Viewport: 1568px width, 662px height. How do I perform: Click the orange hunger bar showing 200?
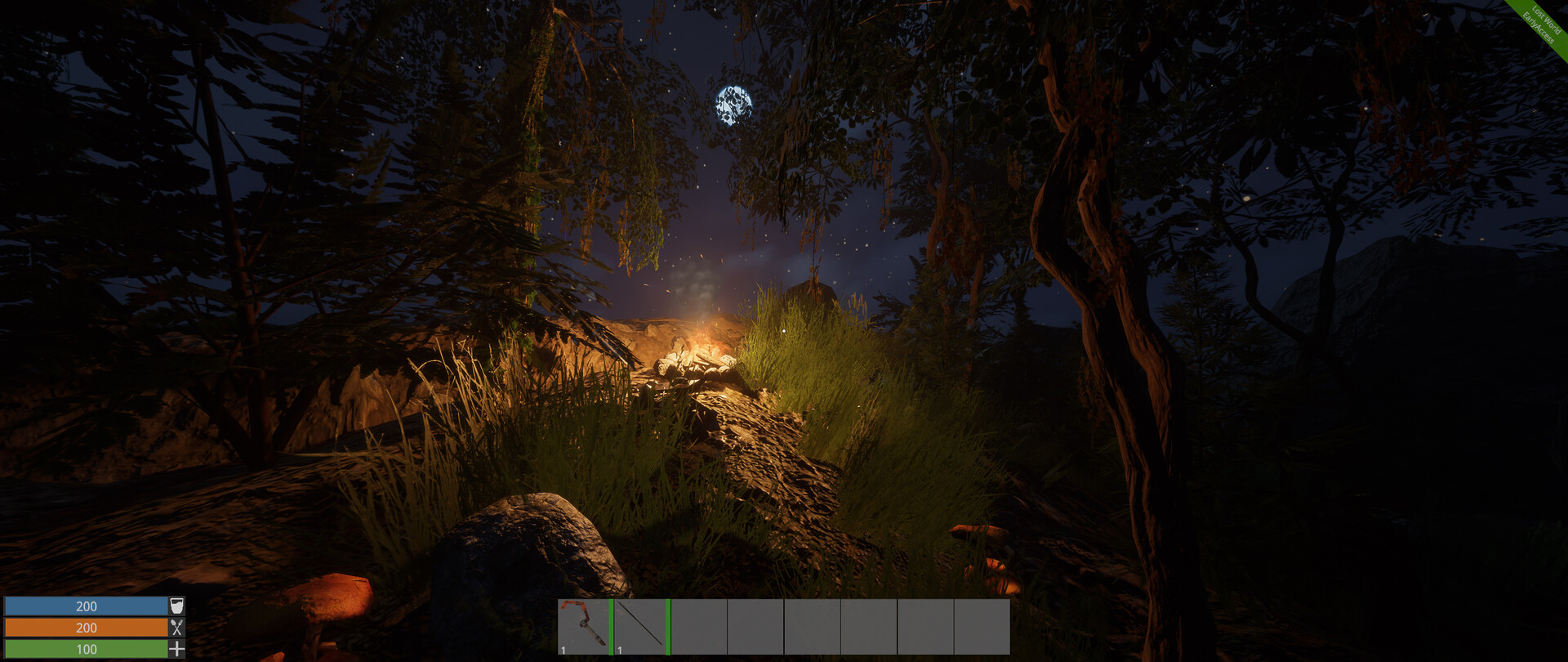(x=86, y=628)
